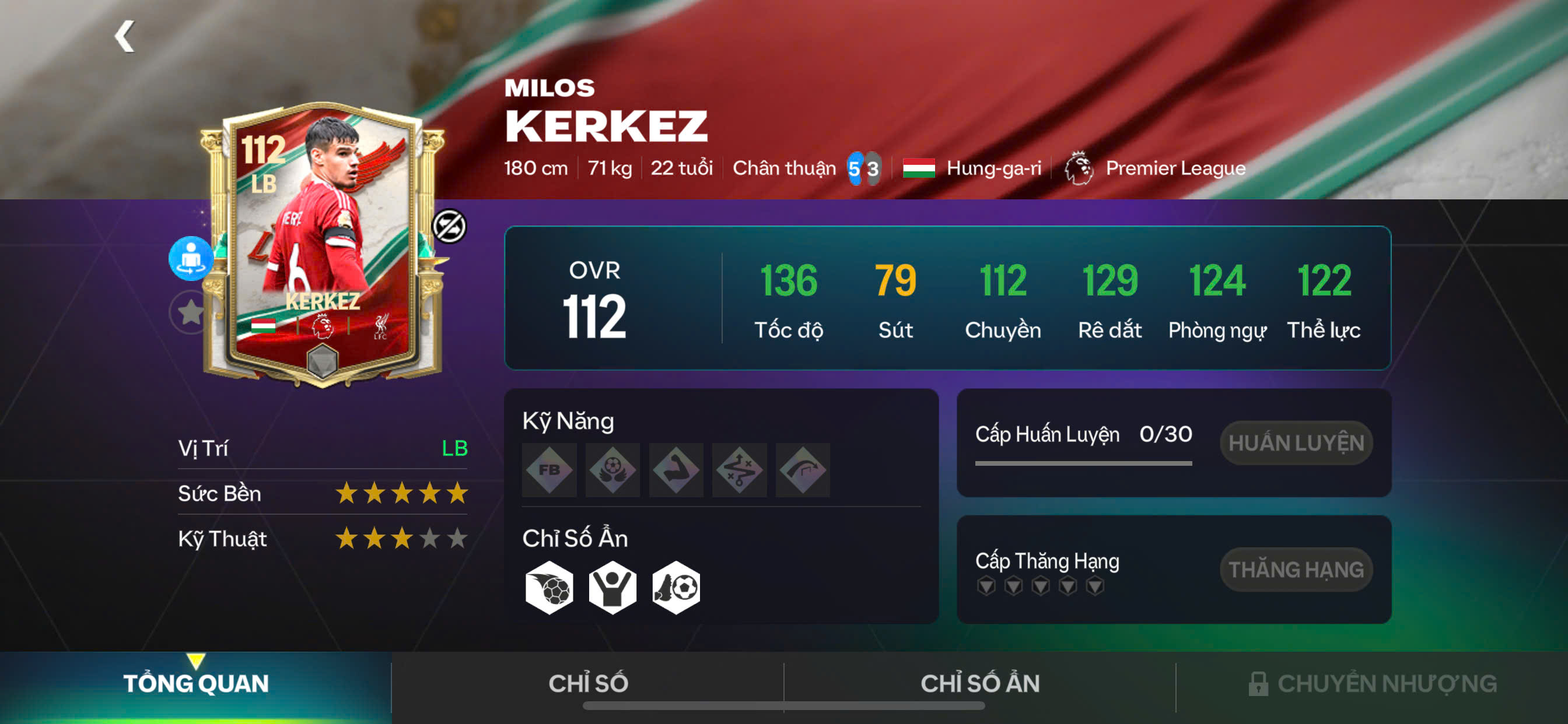
Task: Open the Kerkez 112 LB player card
Action: coord(323,243)
